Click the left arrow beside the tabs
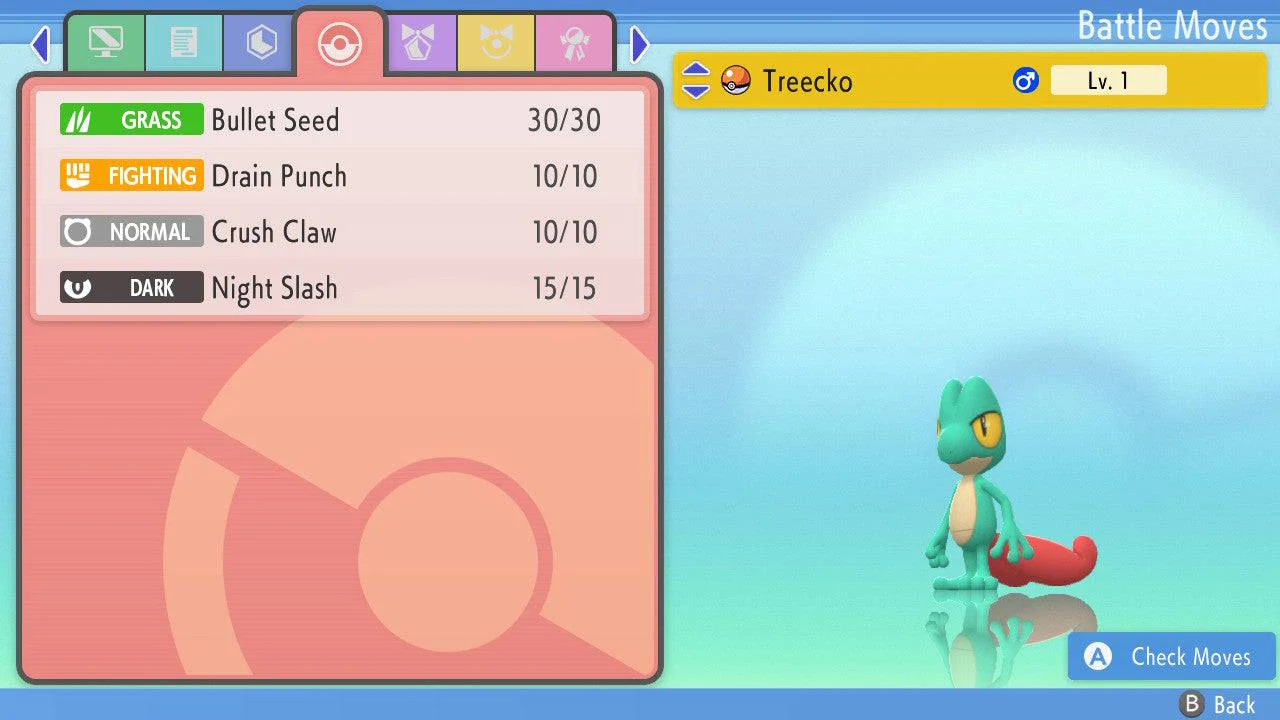The height and width of the screenshot is (720, 1280). point(40,44)
